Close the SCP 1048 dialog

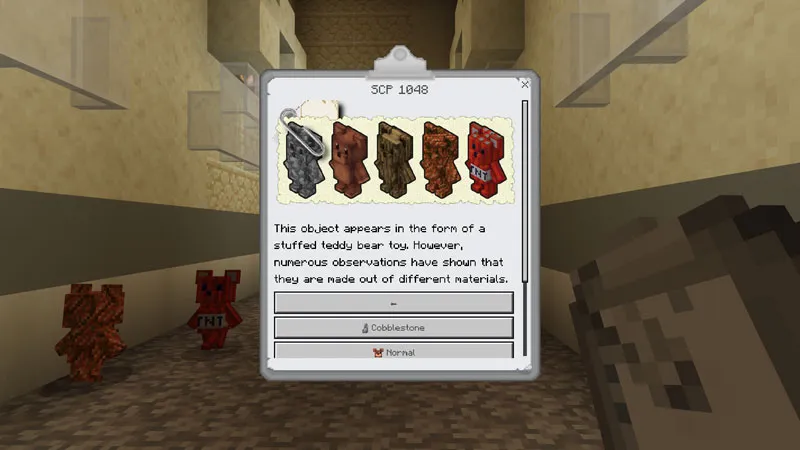click(x=524, y=86)
